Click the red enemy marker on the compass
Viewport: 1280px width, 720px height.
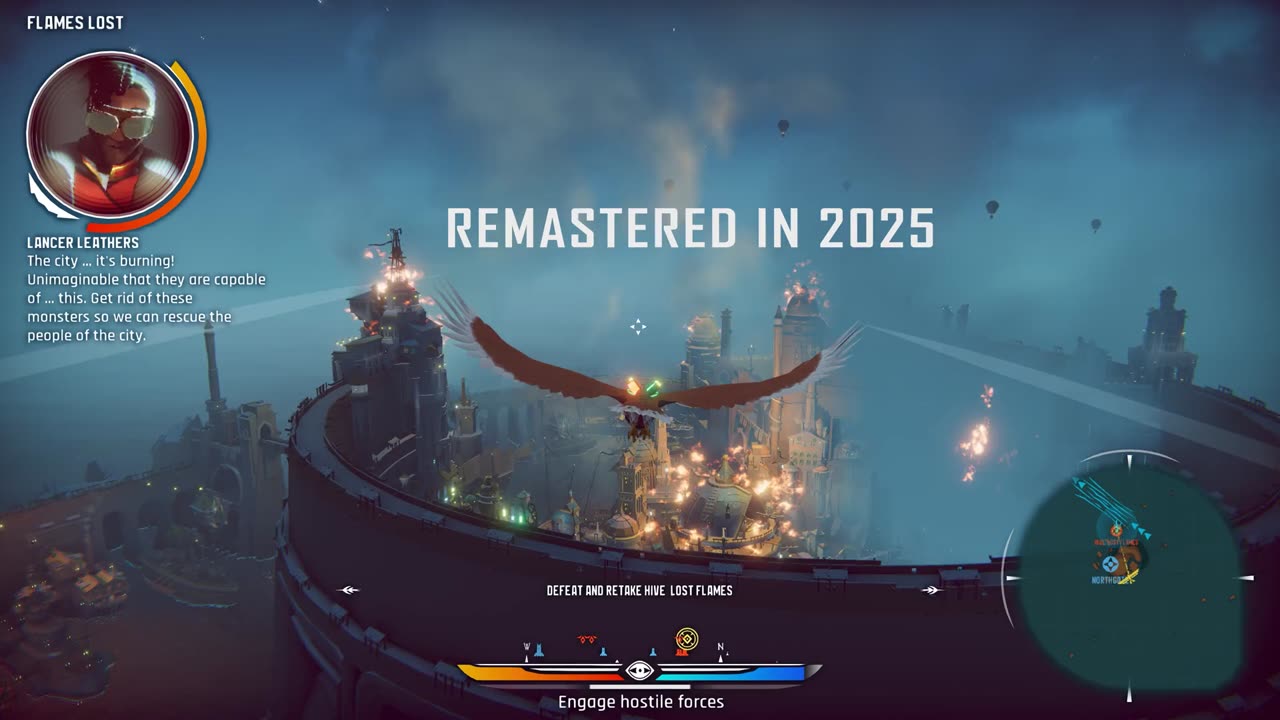click(587, 639)
